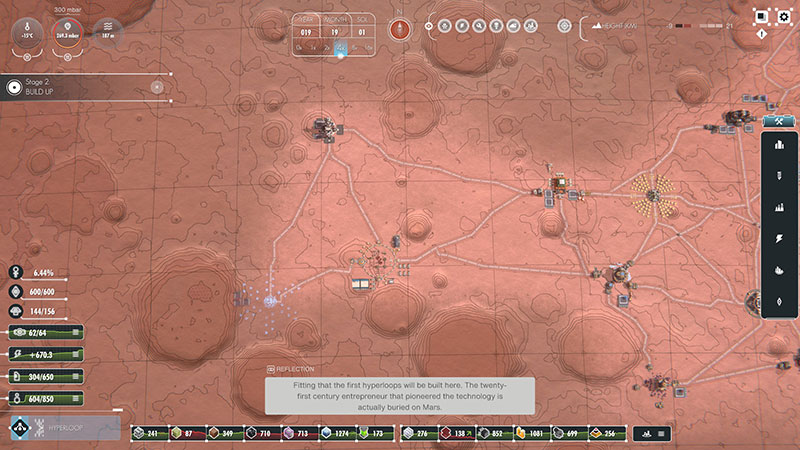This screenshot has width=800, height=450.
Task: Open the Stage 2 Build Up objective
Action: [x=85, y=87]
